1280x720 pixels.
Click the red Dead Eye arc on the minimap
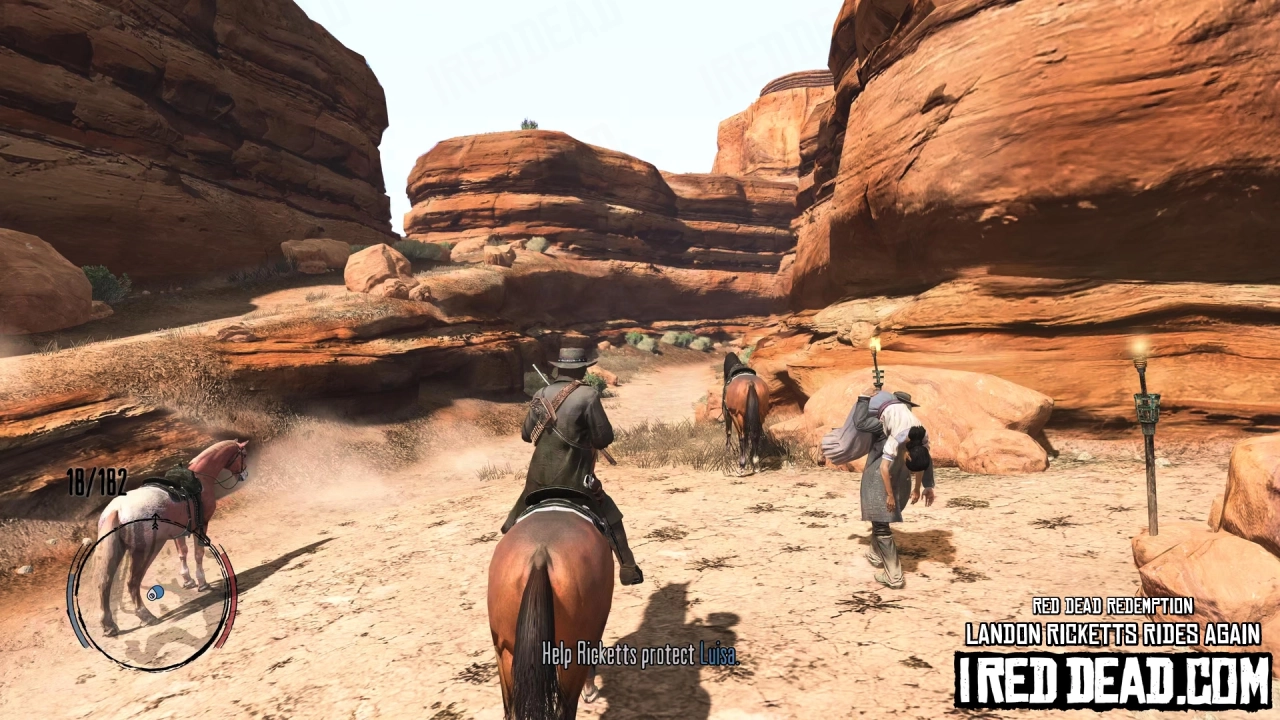[230, 589]
